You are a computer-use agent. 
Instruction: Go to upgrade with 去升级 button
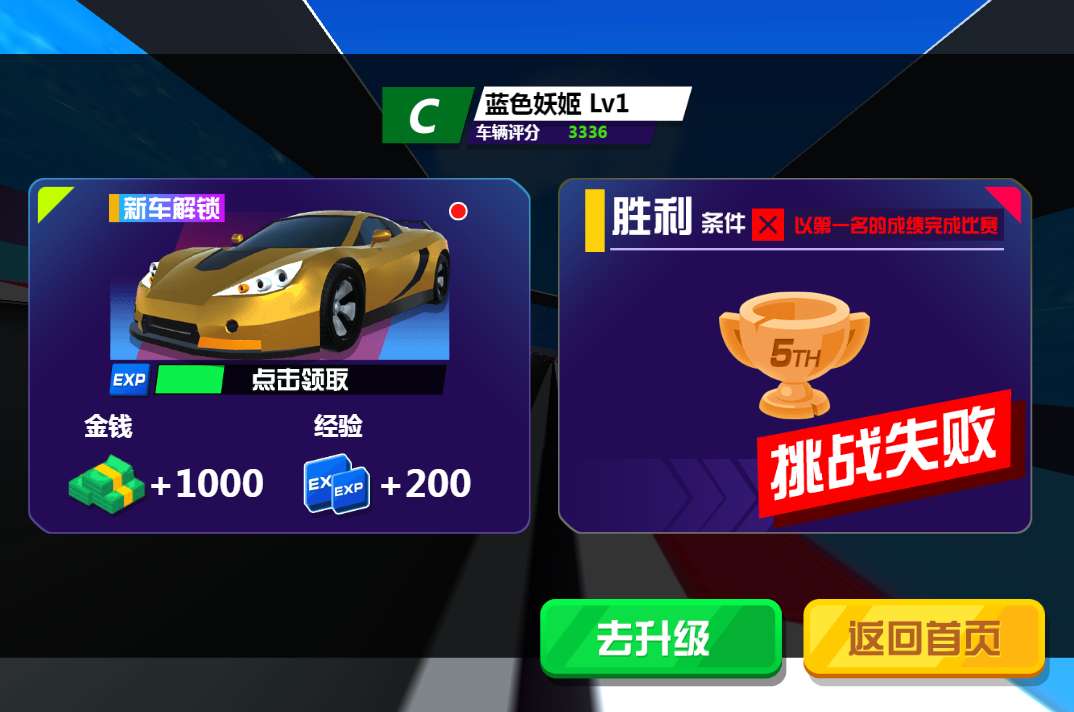[x=660, y=638]
